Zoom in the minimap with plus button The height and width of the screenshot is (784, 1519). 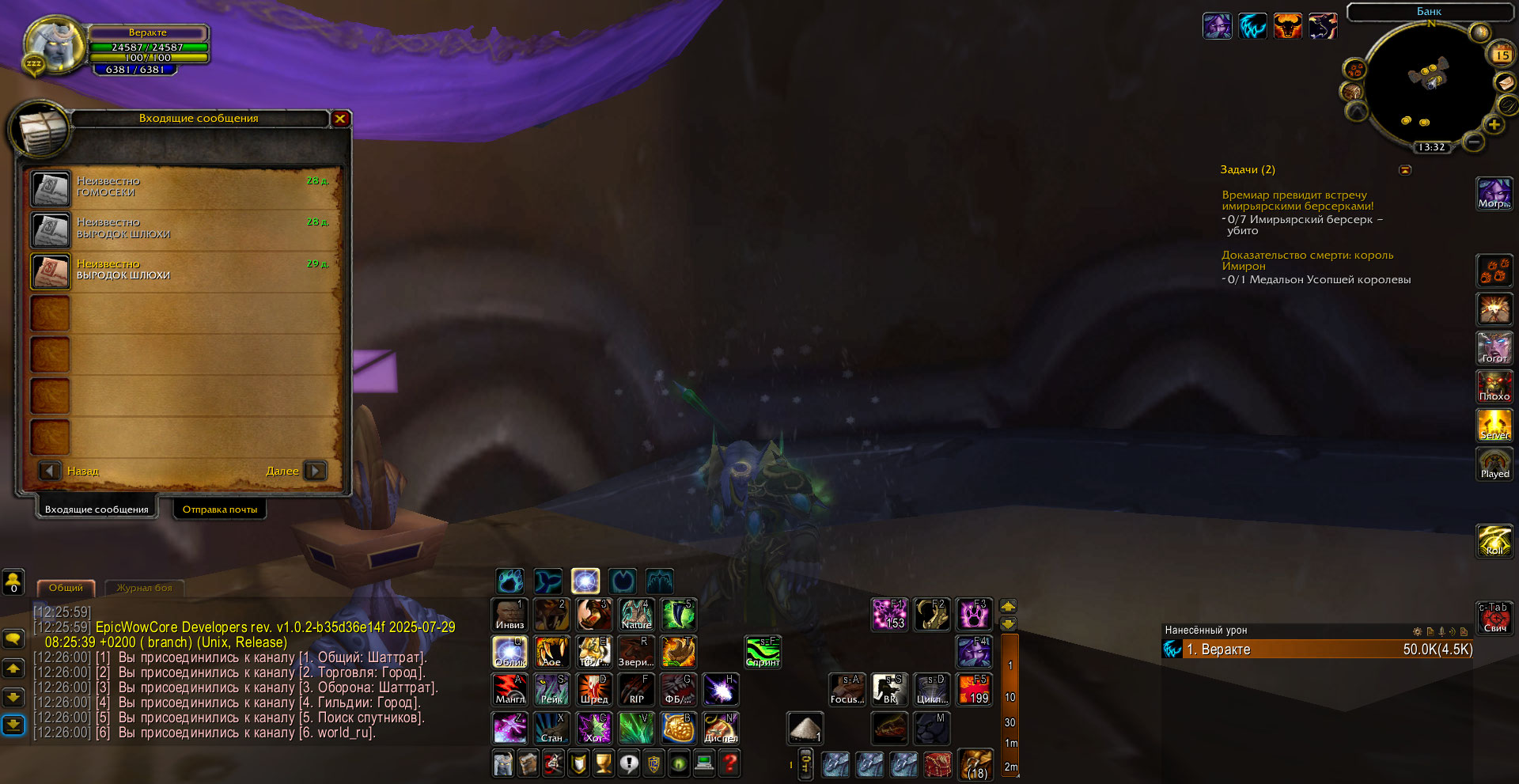pyautogui.click(x=1494, y=124)
